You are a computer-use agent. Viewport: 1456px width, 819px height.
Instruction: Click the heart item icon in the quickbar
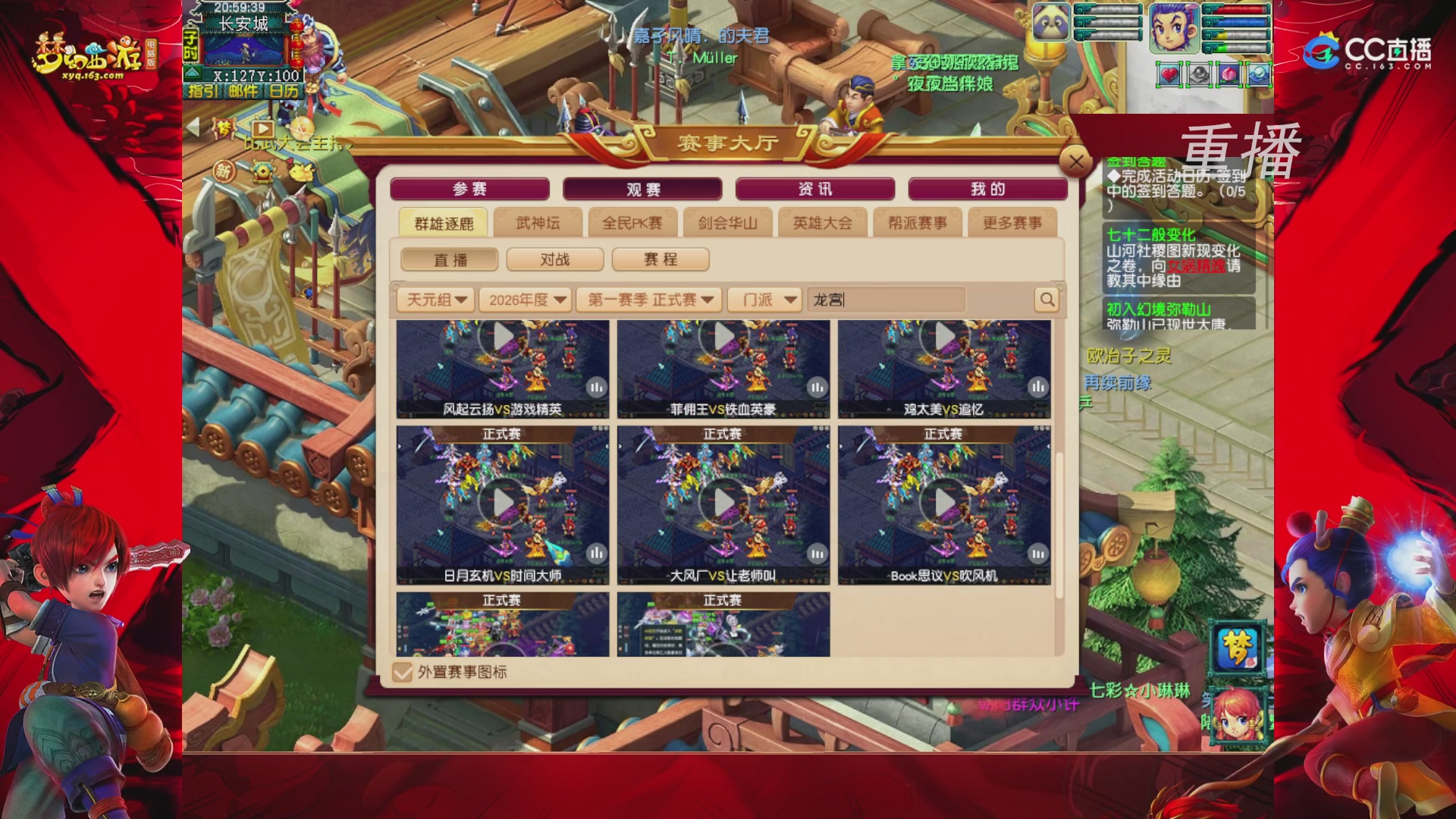1169,74
